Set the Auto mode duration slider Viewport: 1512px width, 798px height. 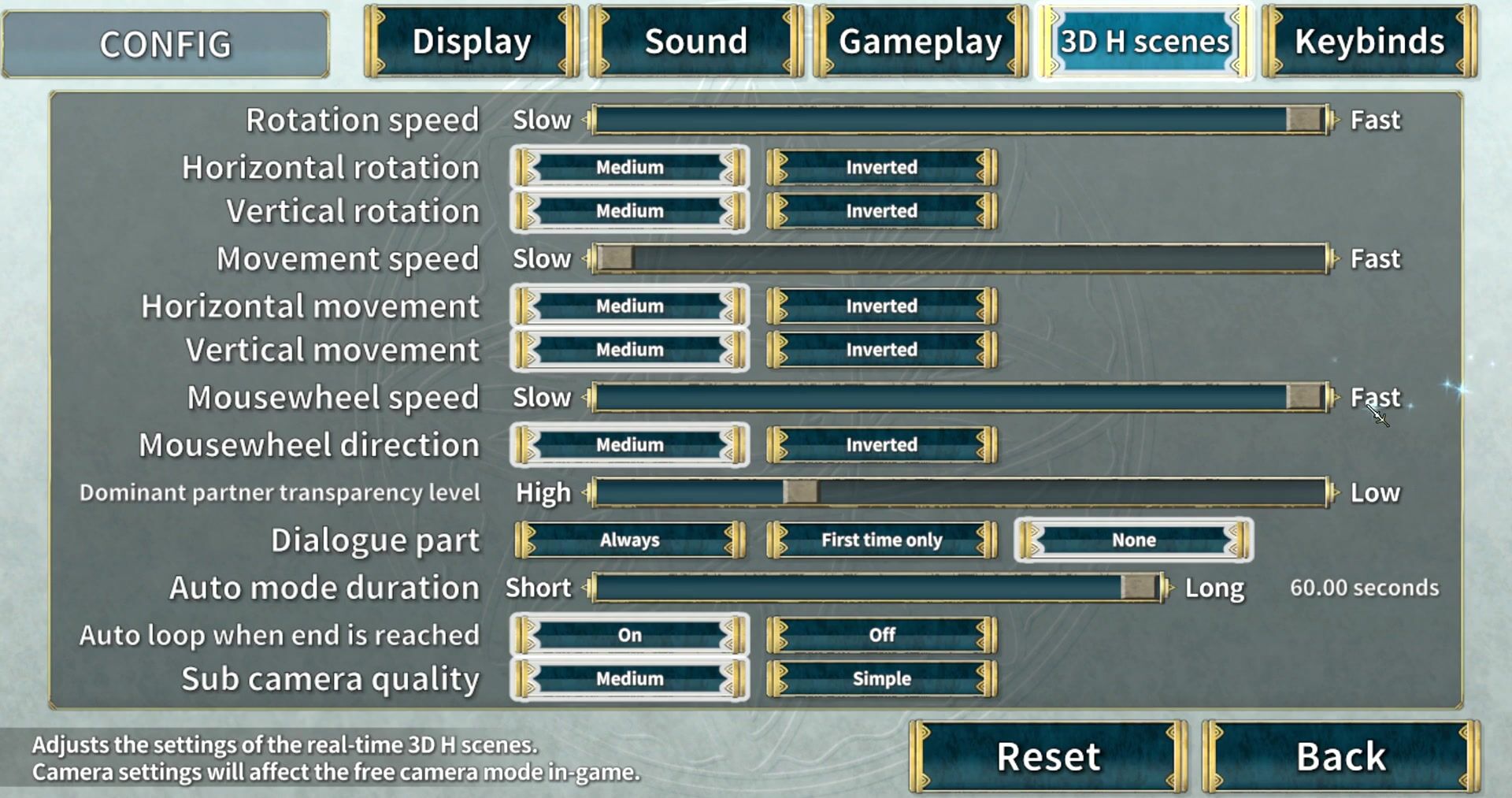[876, 588]
